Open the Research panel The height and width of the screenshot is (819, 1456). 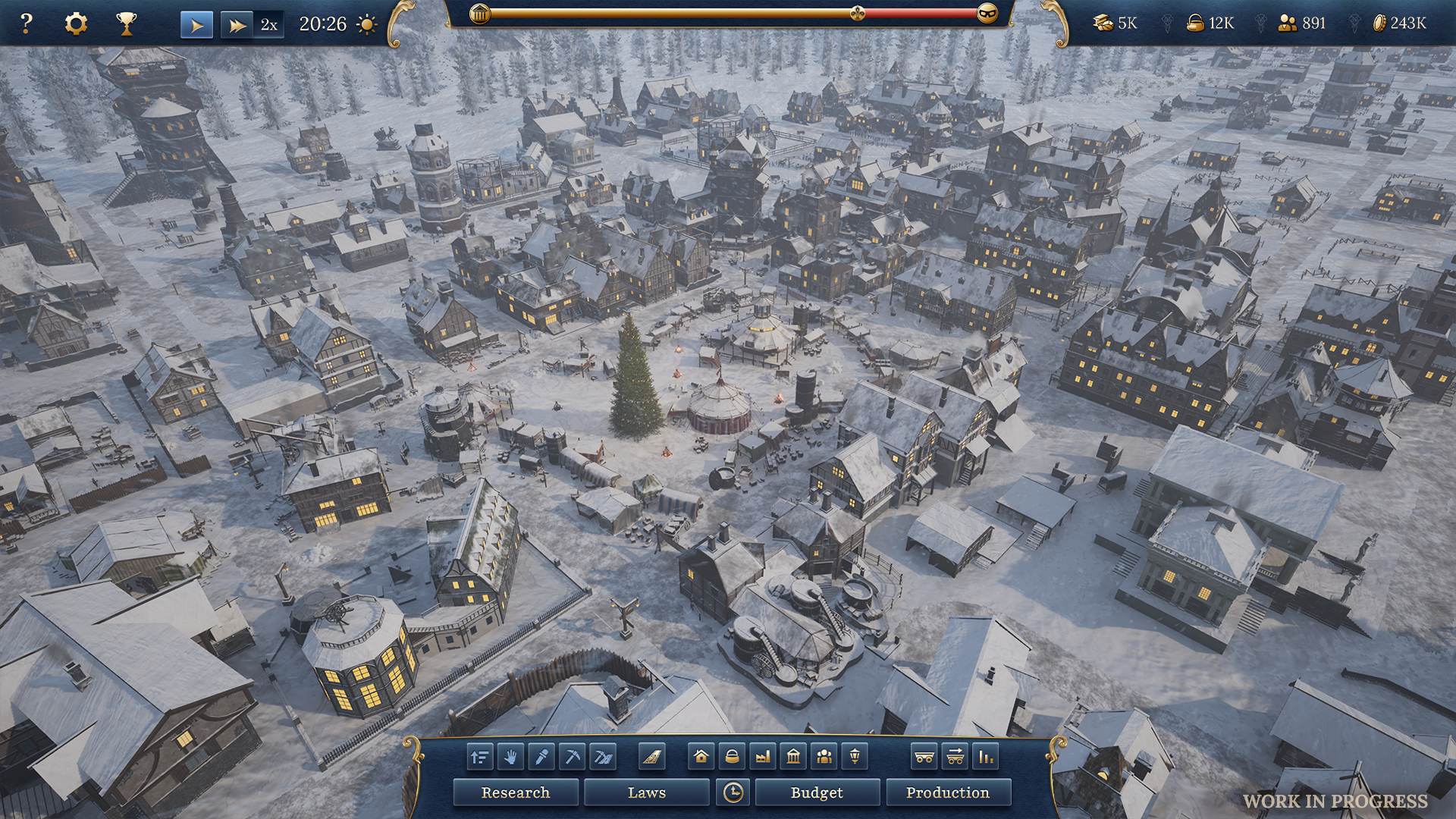[x=516, y=792]
